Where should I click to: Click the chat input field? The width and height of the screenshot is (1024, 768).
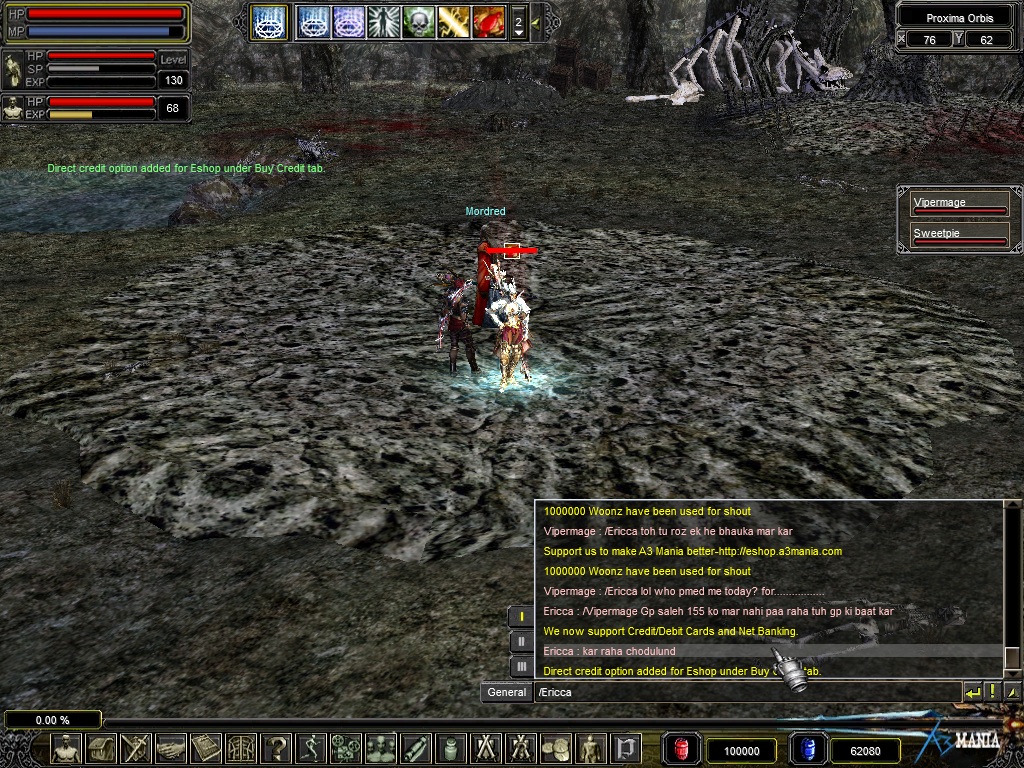pos(745,692)
